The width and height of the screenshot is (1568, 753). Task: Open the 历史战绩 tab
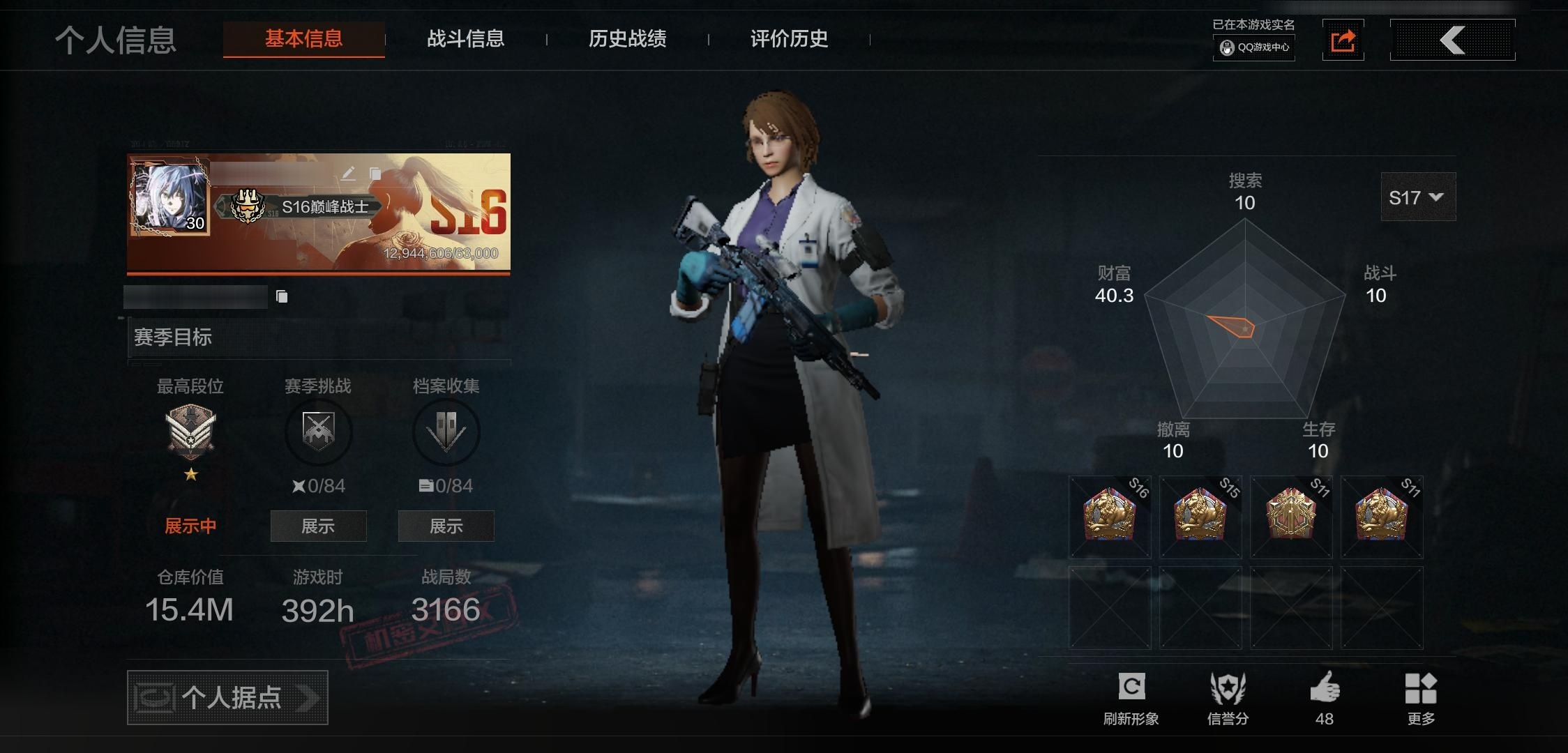626,40
